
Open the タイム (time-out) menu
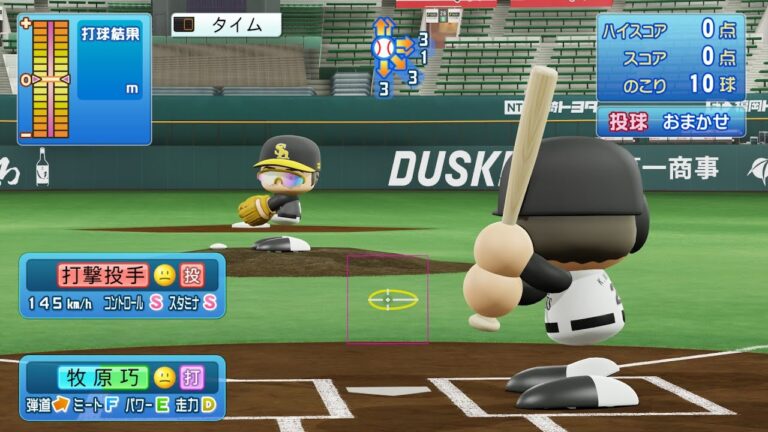(x=225, y=25)
